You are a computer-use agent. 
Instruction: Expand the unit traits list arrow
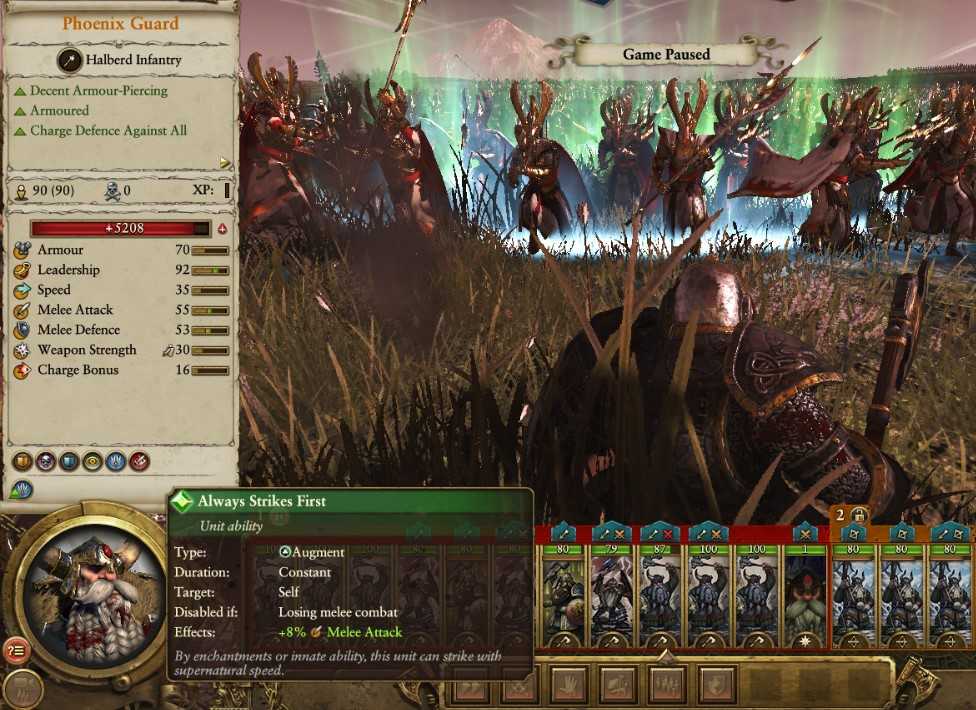click(225, 163)
